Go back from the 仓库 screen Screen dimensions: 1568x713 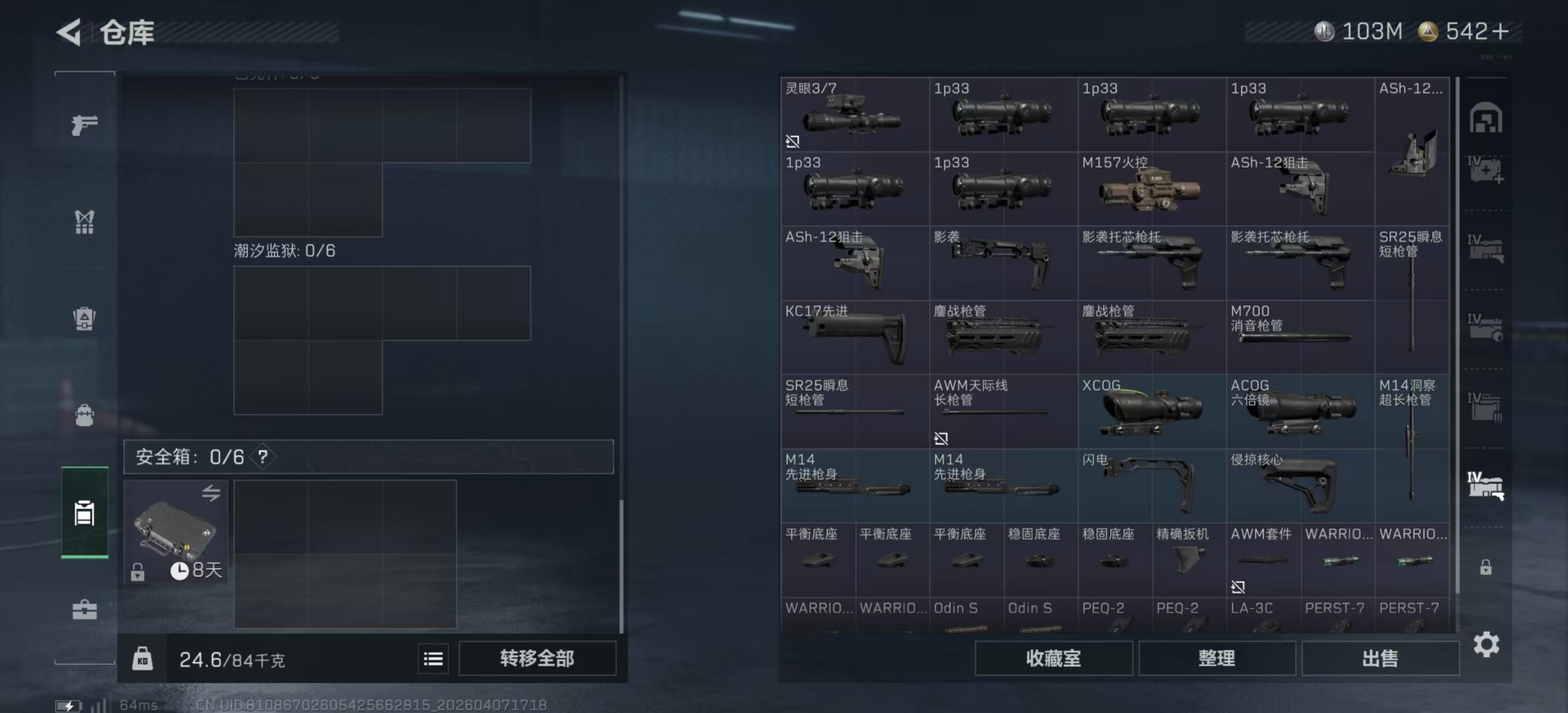click(69, 32)
